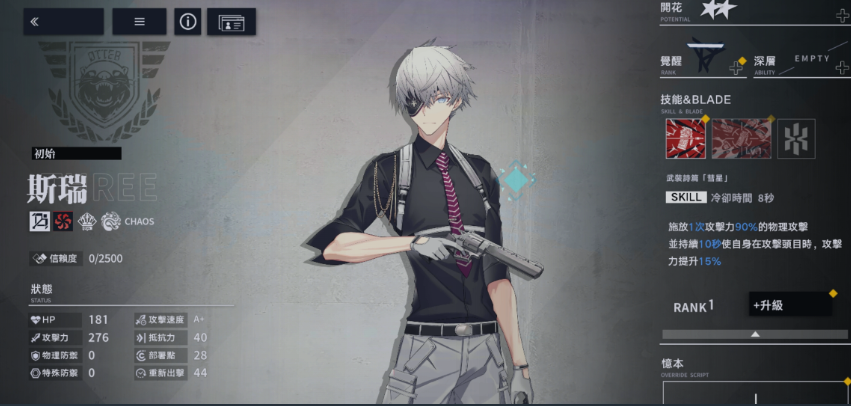Select the wide red skill icon
Screen dimensions: 851x406
click(741, 139)
